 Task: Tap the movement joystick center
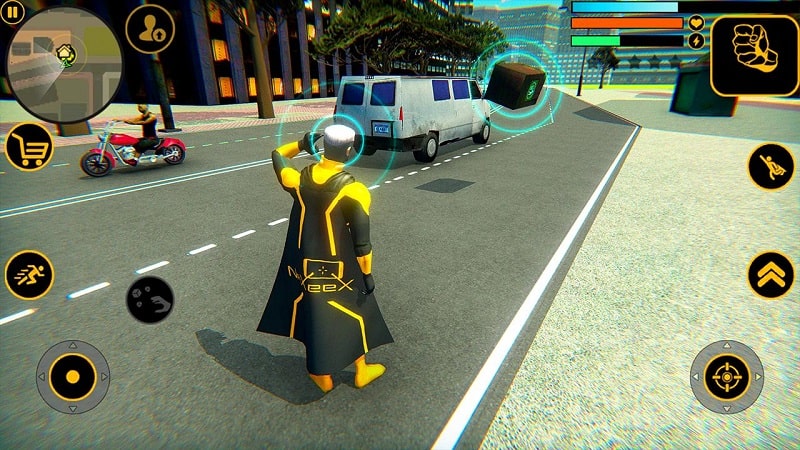(x=73, y=377)
